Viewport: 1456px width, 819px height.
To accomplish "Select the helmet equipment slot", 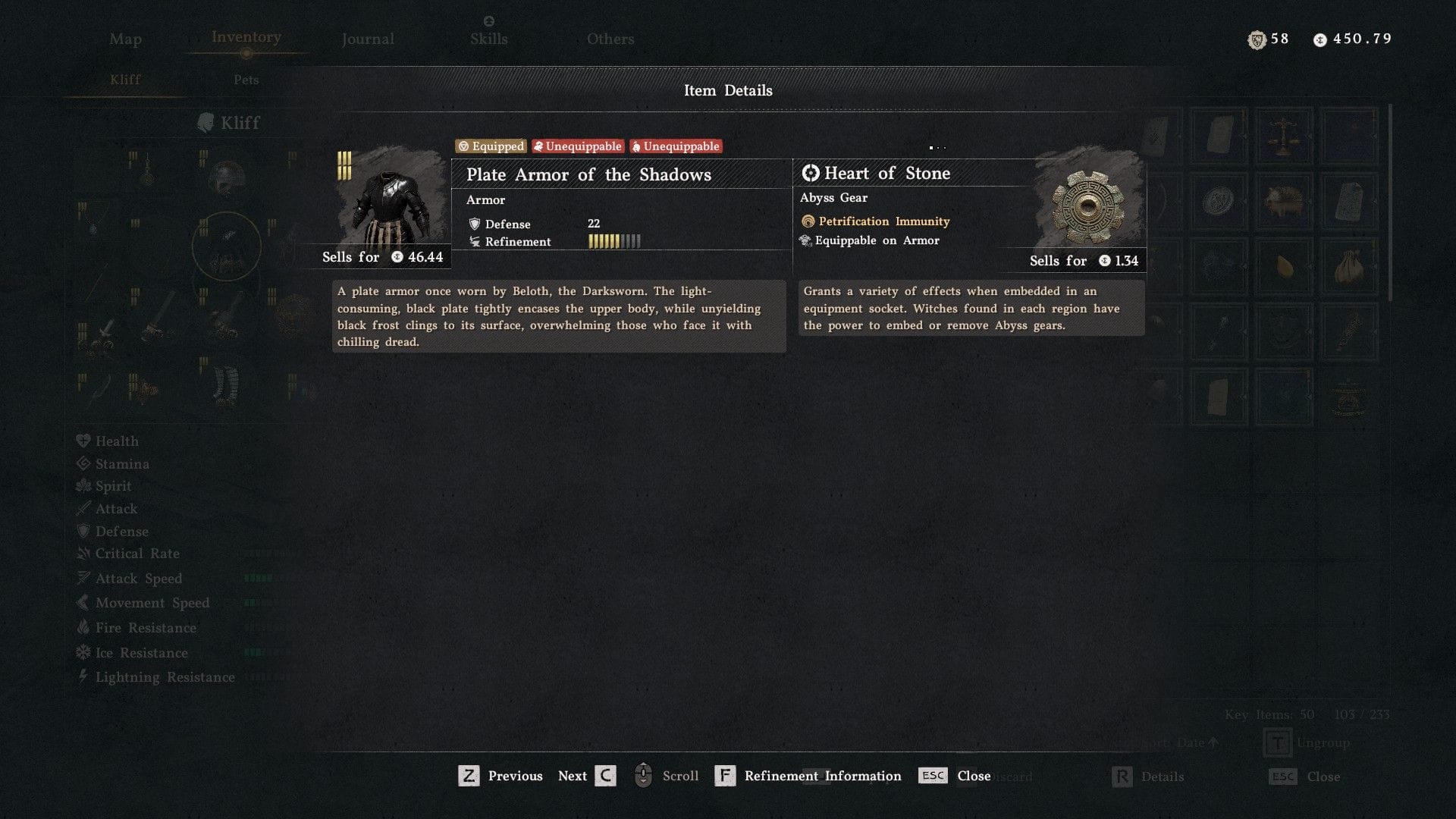I will tap(226, 177).
